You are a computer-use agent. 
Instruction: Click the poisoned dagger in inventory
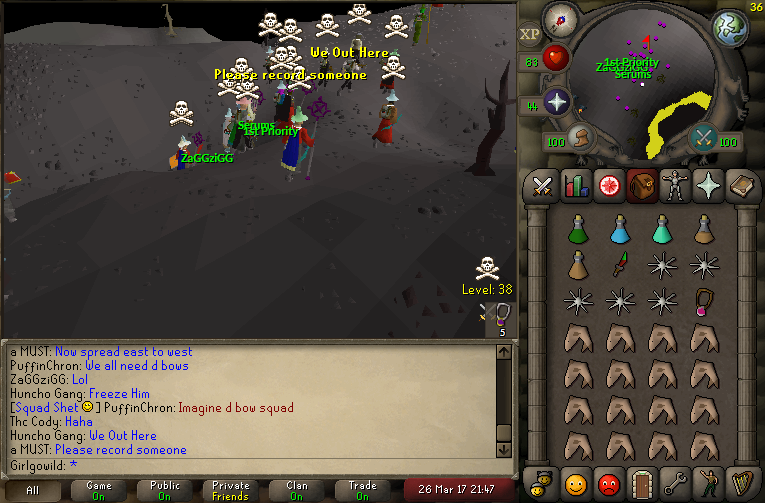(x=619, y=265)
